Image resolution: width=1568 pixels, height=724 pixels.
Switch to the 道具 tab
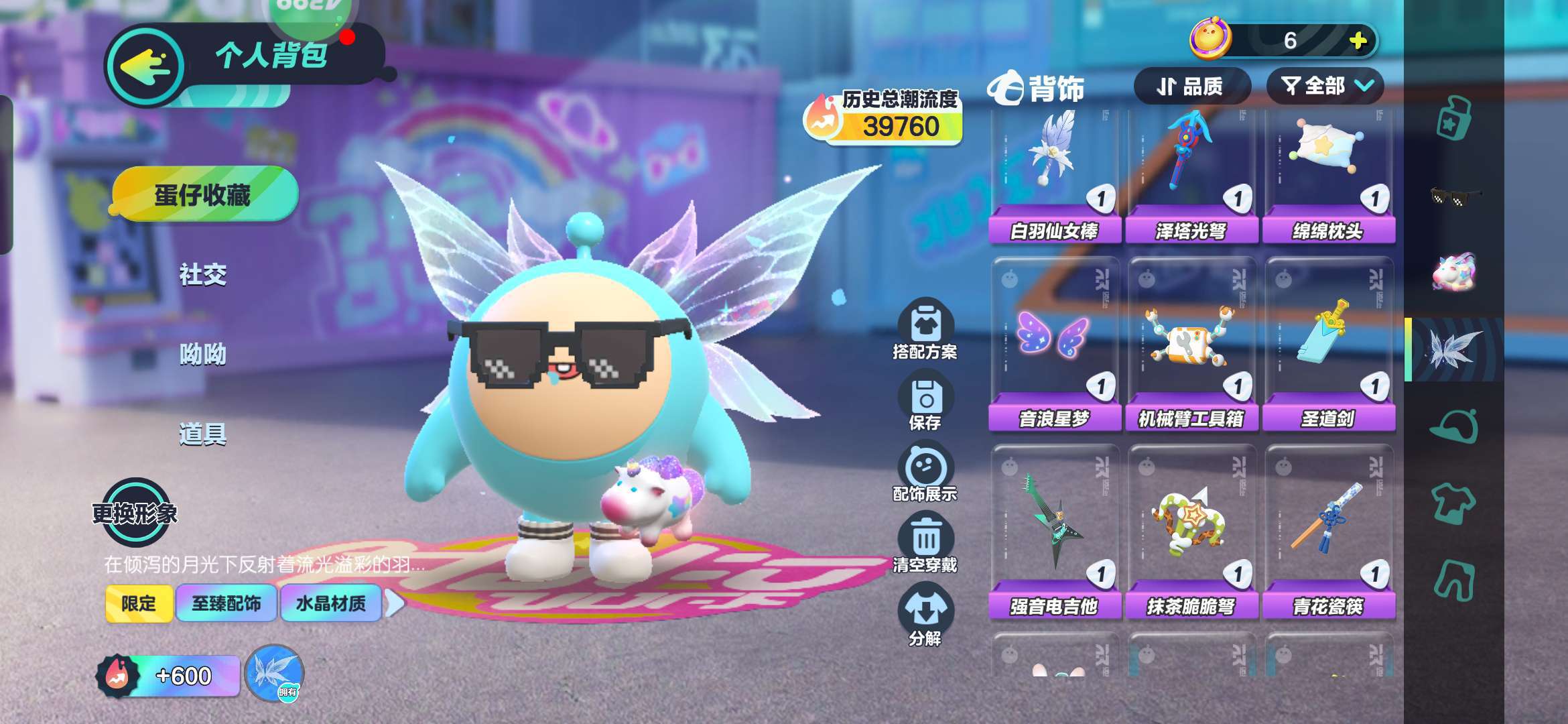coord(202,434)
